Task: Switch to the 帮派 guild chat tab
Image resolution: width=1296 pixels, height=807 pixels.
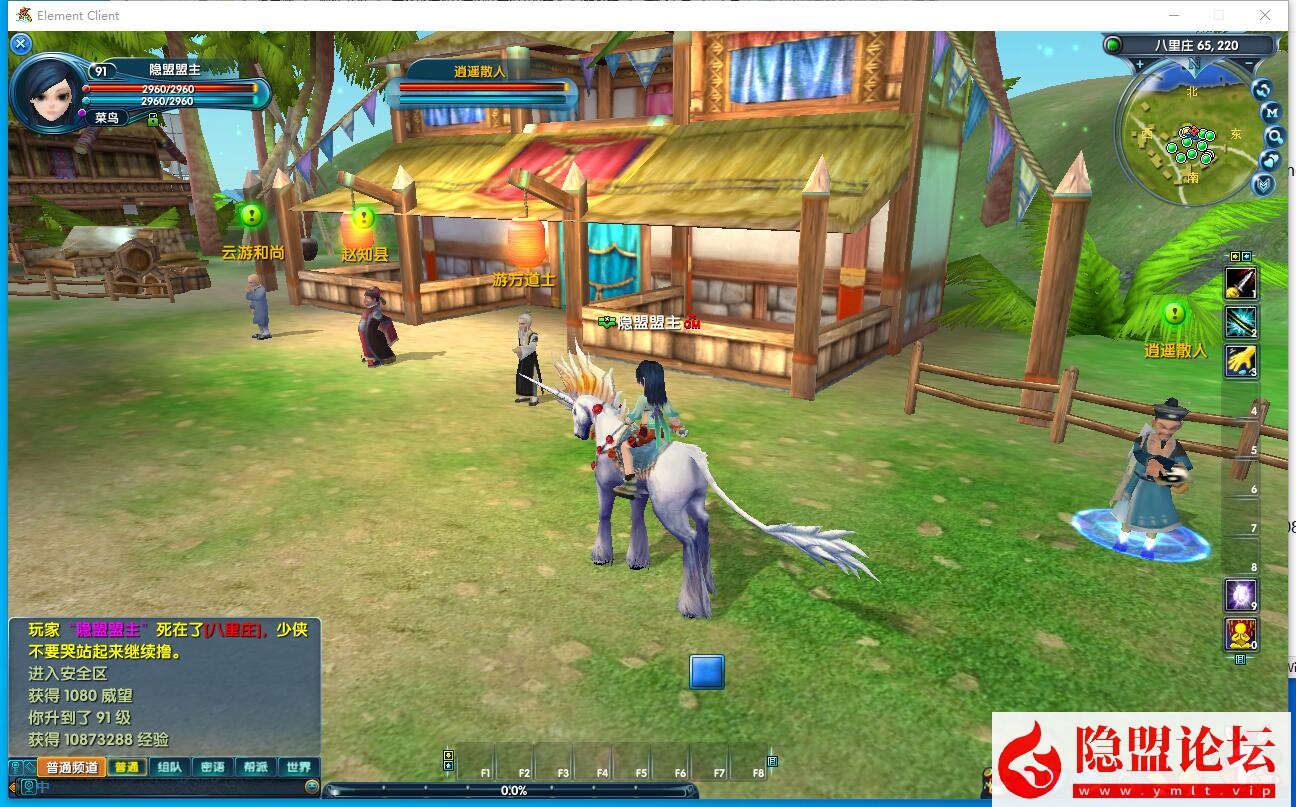Action: point(255,768)
